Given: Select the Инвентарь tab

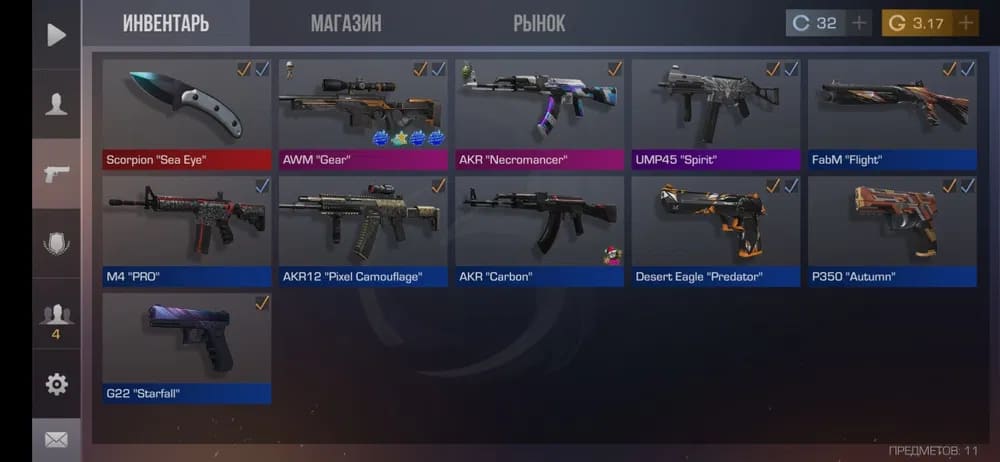Looking at the screenshot, I should 166,23.
